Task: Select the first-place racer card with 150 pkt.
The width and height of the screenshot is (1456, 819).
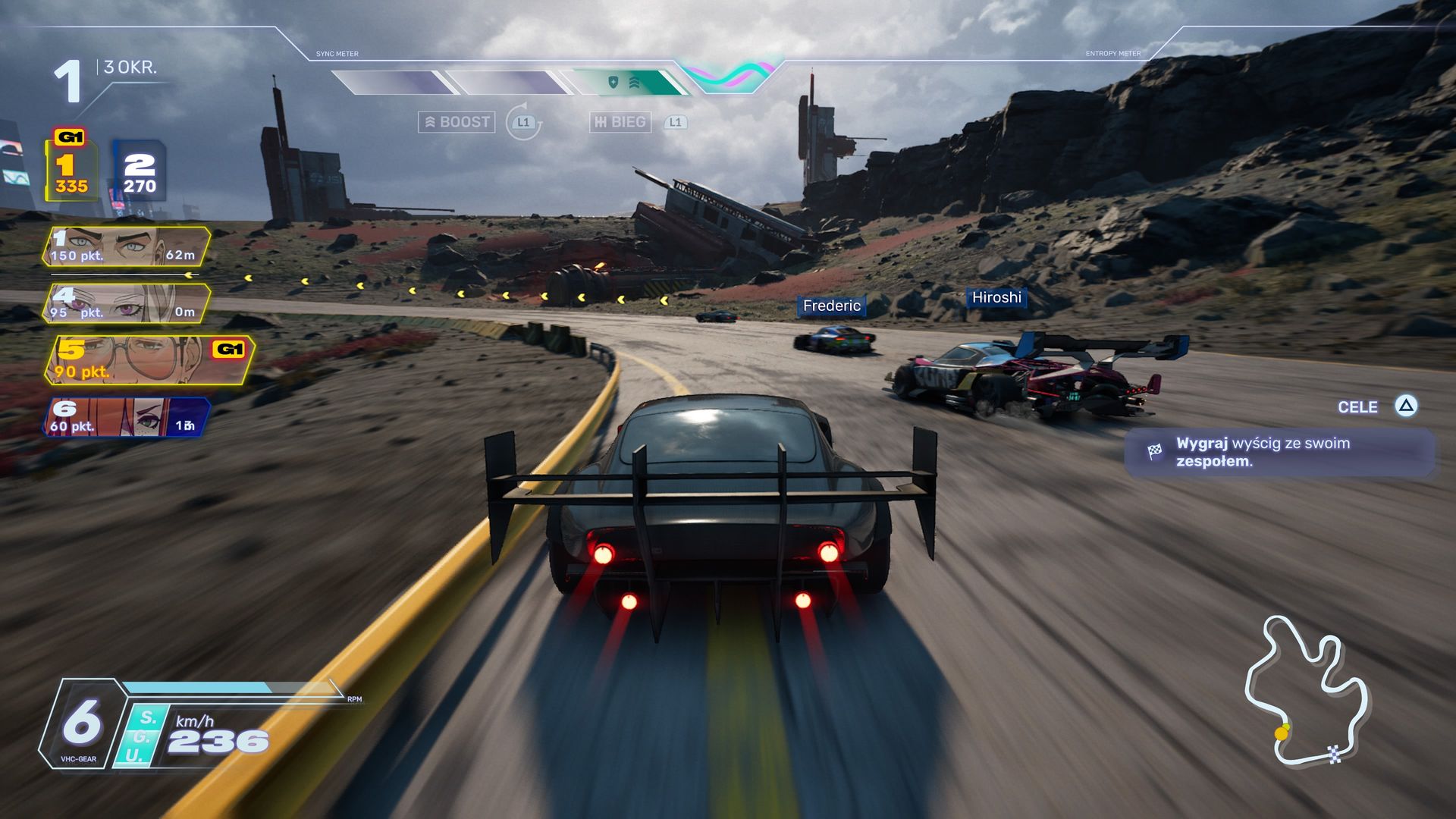Action: click(x=125, y=246)
